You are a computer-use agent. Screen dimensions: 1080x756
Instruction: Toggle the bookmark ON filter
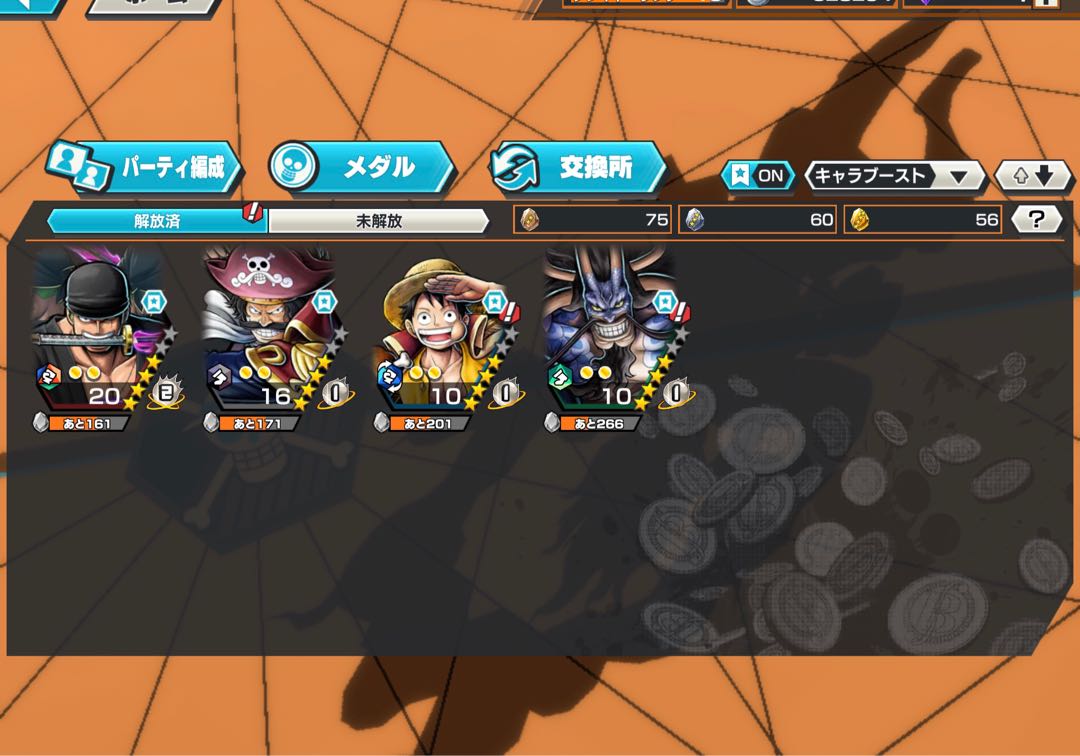758,176
